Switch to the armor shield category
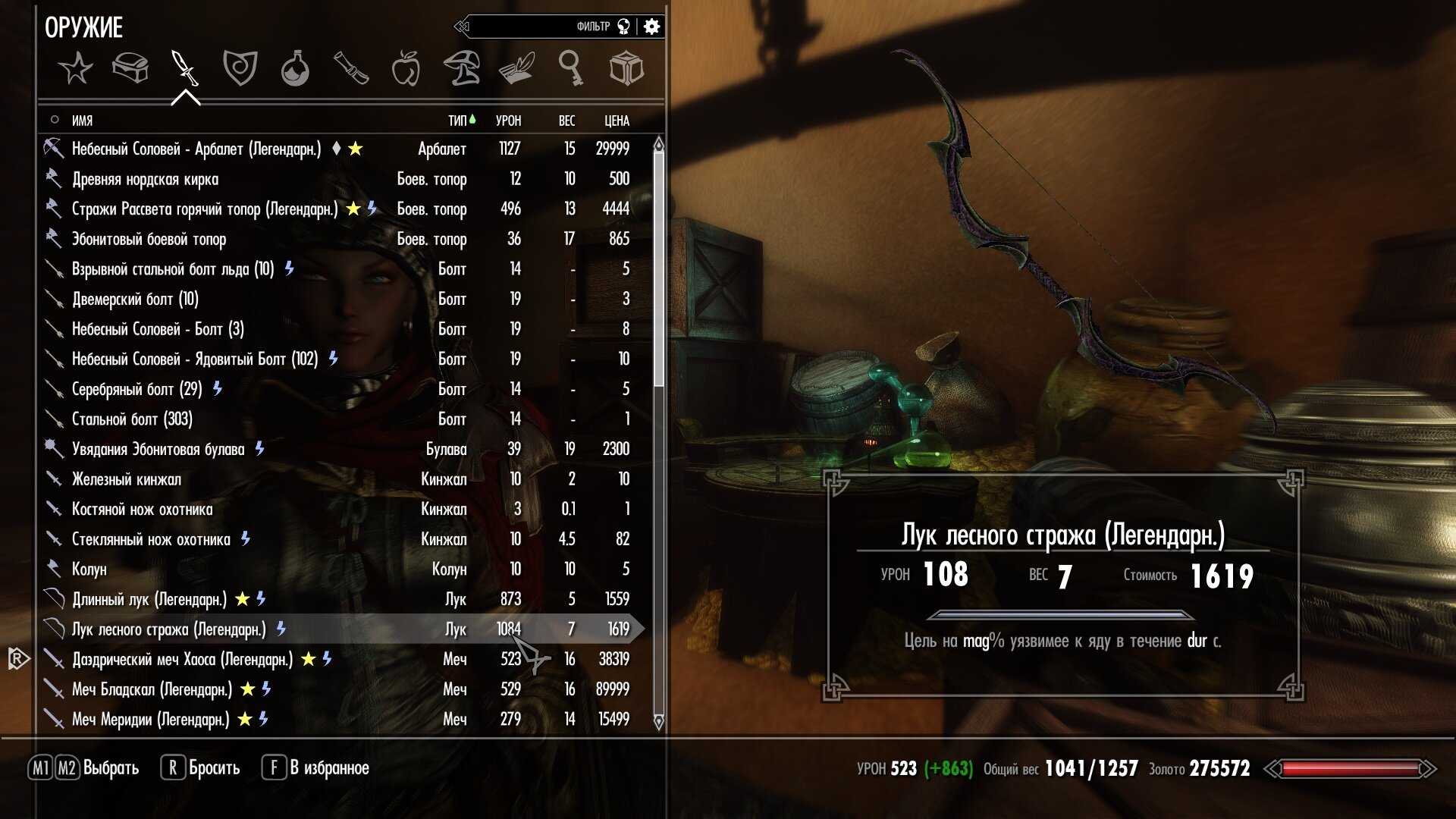The height and width of the screenshot is (819, 1456). coord(240,69)
